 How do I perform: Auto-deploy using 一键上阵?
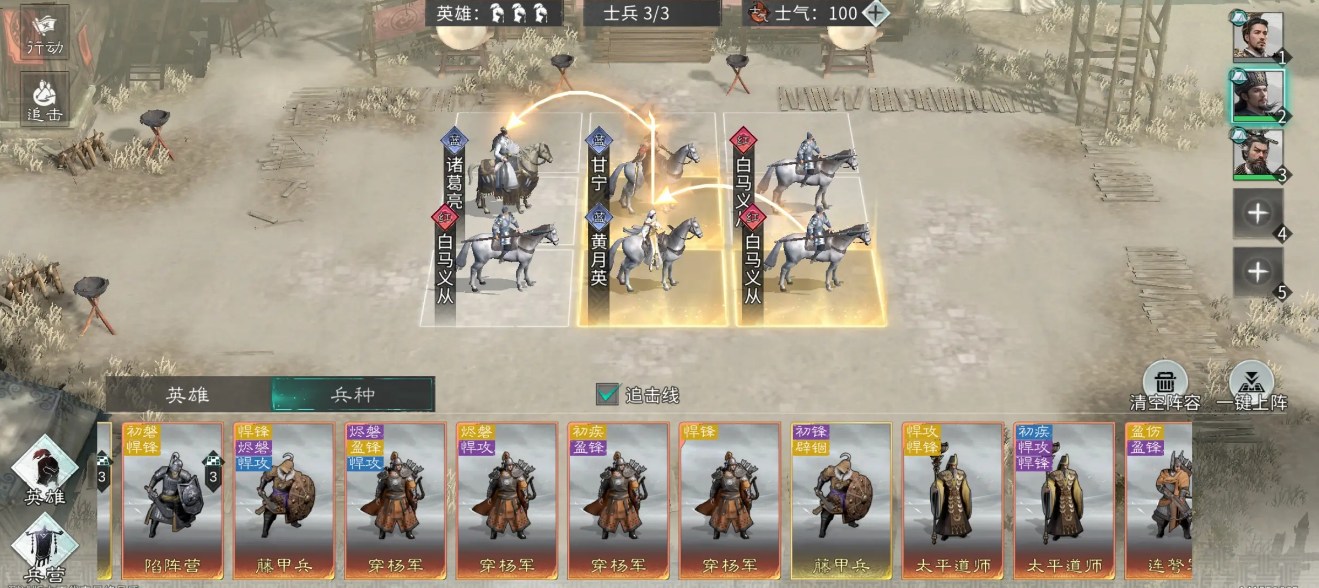pos(1252,385)
